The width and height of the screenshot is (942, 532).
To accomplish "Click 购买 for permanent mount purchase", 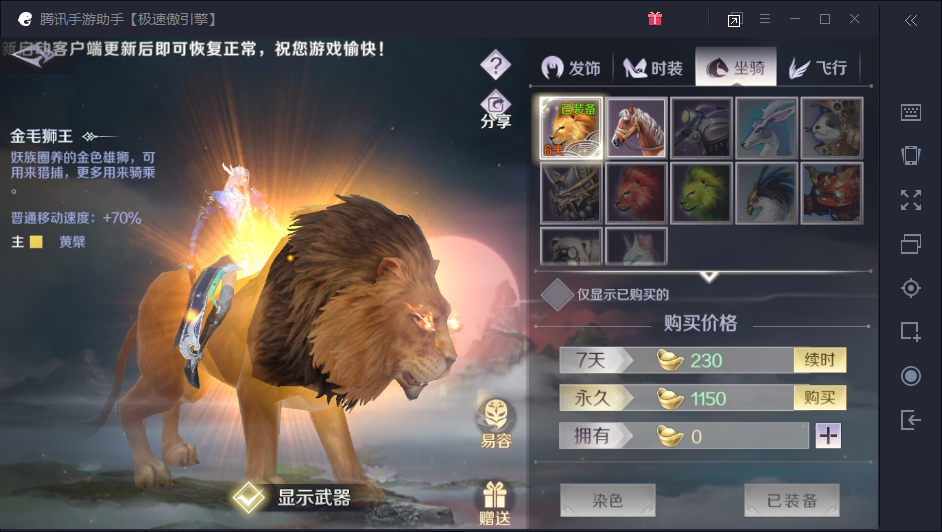I will click(819, 398).
